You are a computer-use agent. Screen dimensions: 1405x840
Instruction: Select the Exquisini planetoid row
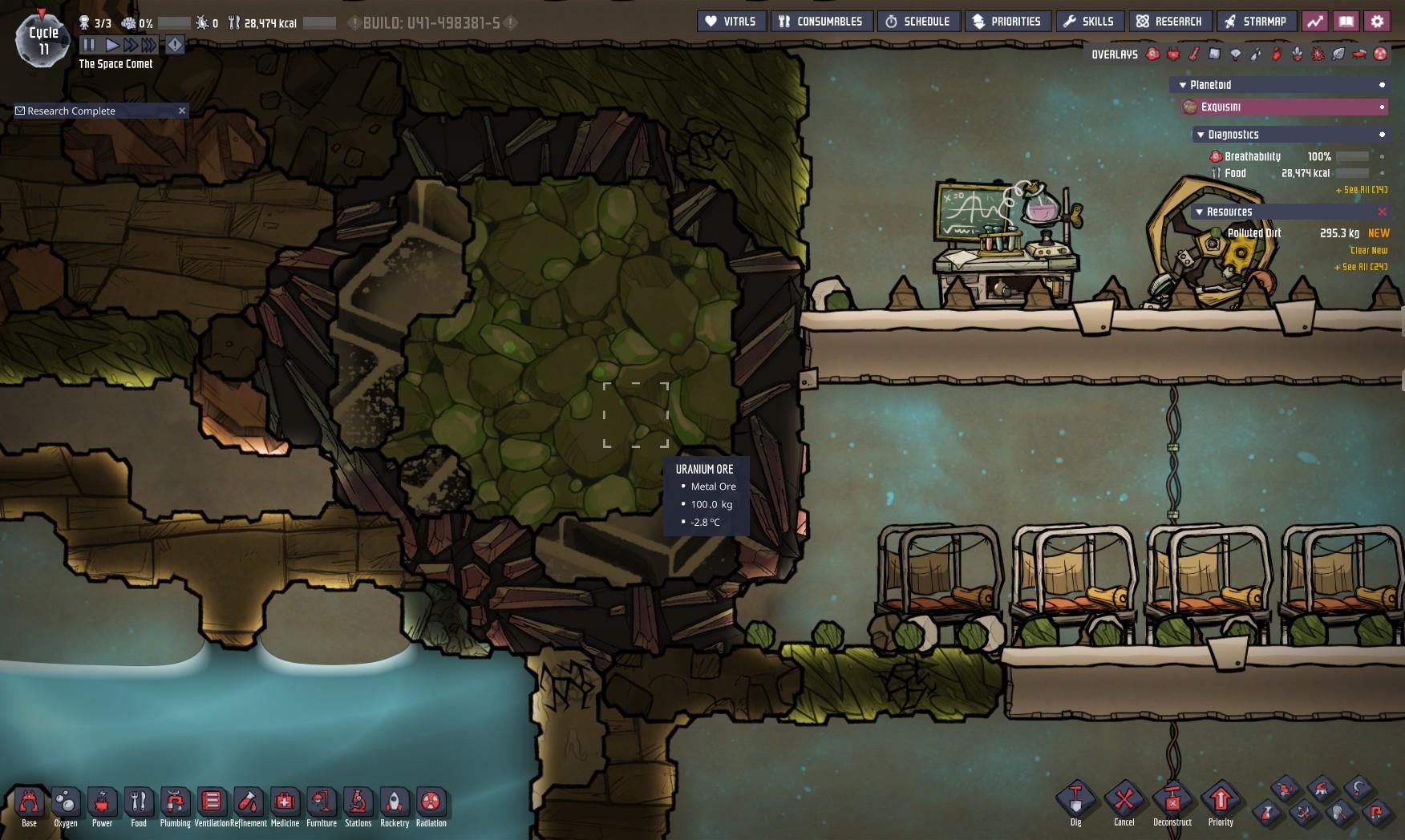point(1283,107)
